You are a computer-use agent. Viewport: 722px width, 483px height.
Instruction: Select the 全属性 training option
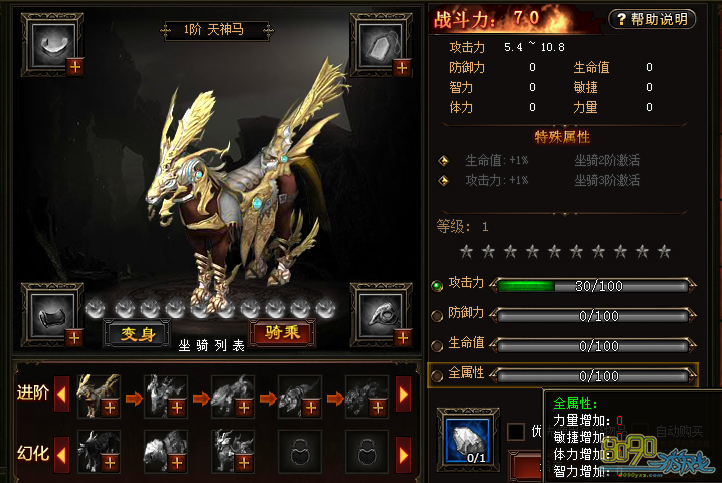[437, 374]
